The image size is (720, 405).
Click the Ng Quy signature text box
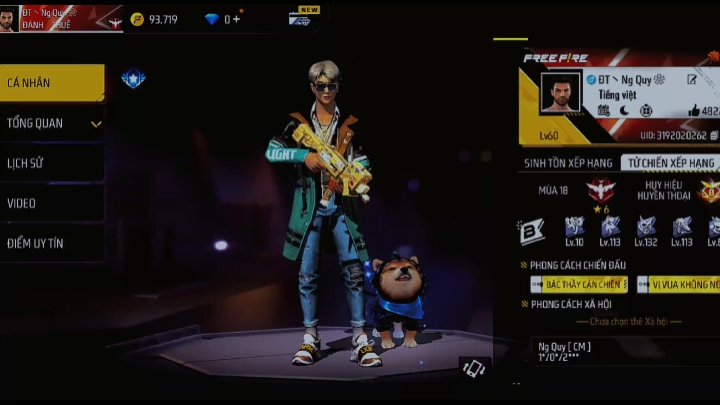click(x=622, y=351)
